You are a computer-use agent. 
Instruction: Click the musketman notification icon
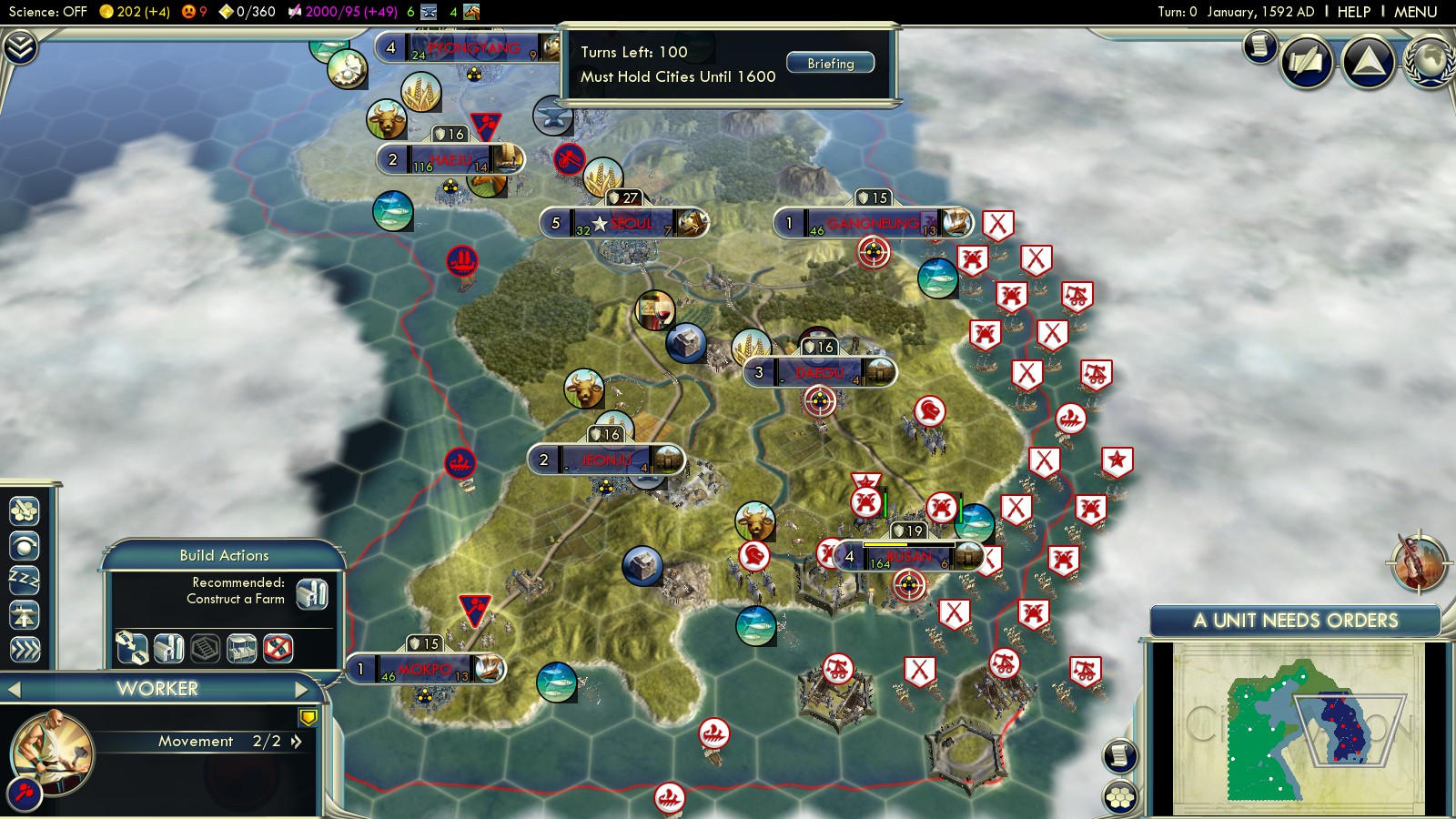pyautogui.click(x=1419, y=561)
